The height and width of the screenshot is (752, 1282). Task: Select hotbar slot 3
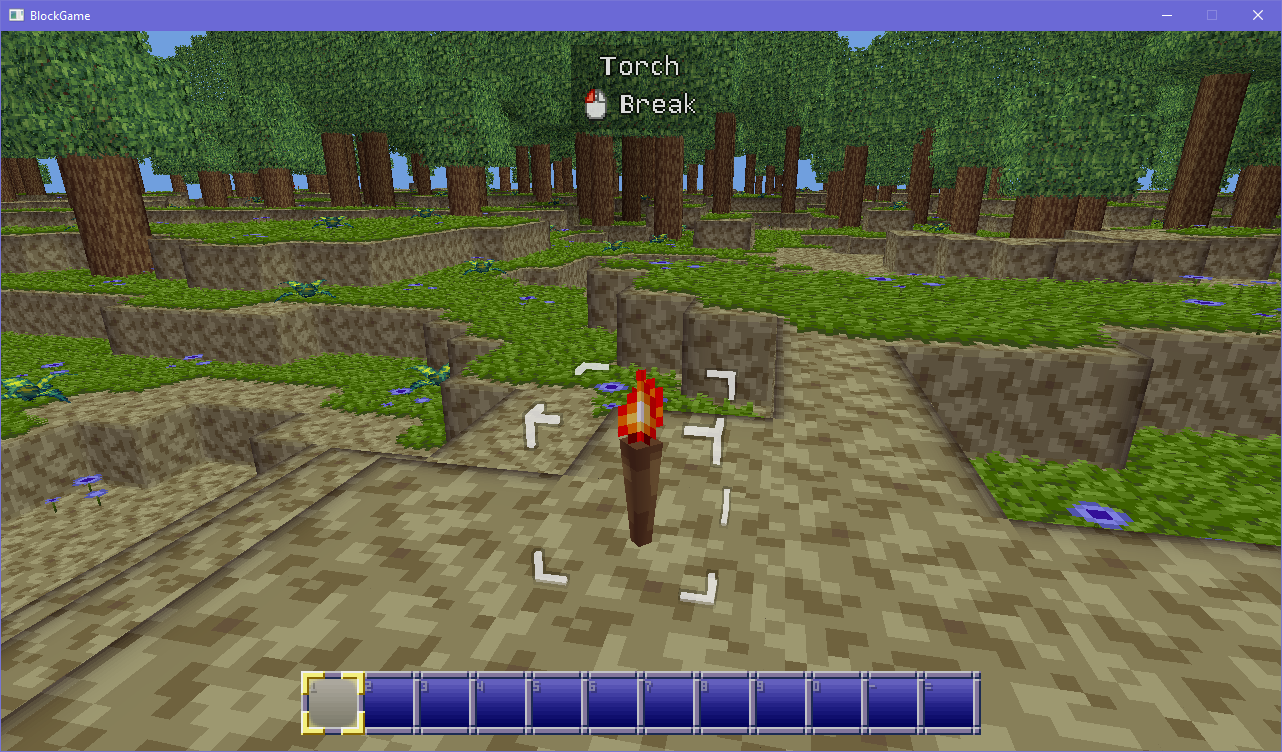445,700
